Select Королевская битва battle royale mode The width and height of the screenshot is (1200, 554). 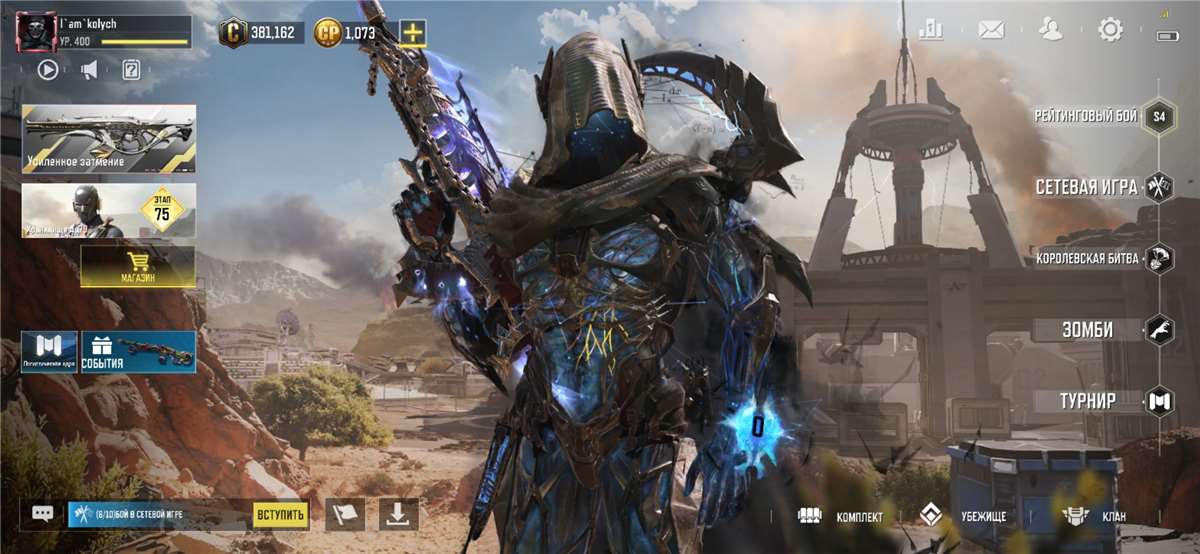pyautogui.click(x=1100, y=258)
